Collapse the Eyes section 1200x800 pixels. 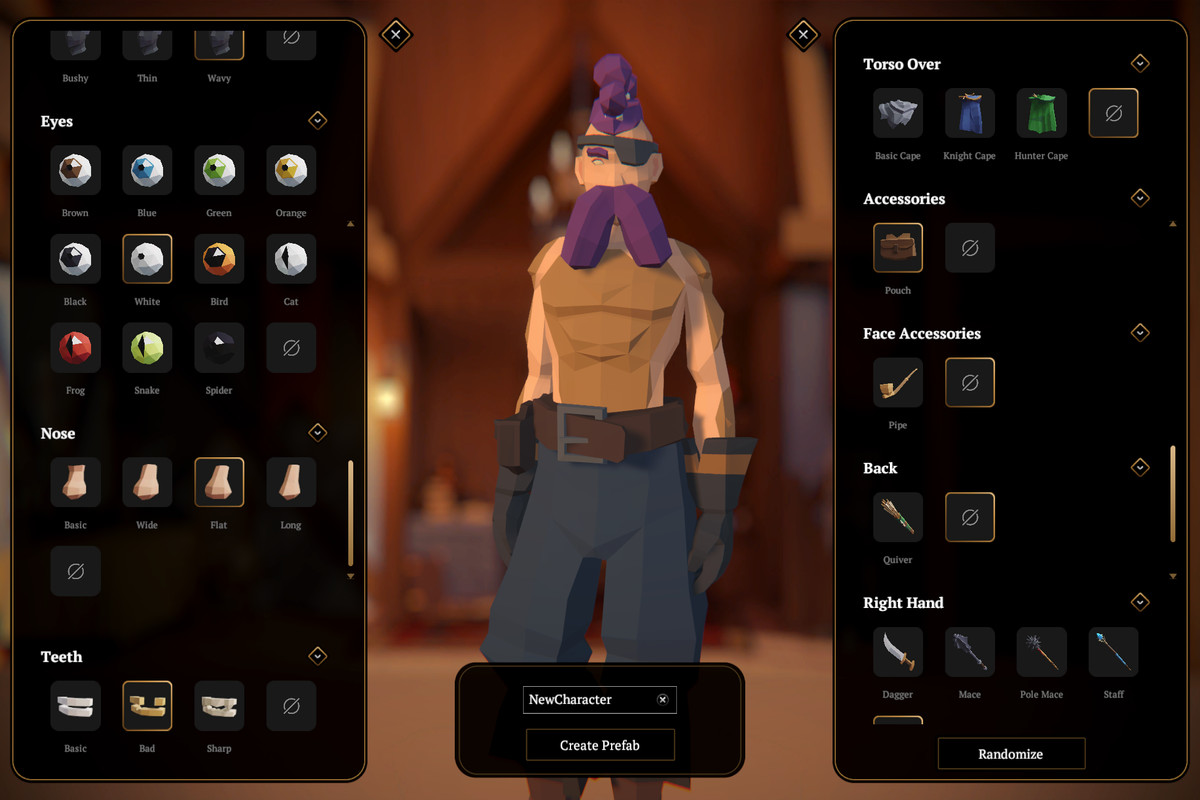click(x=317, y=121)
